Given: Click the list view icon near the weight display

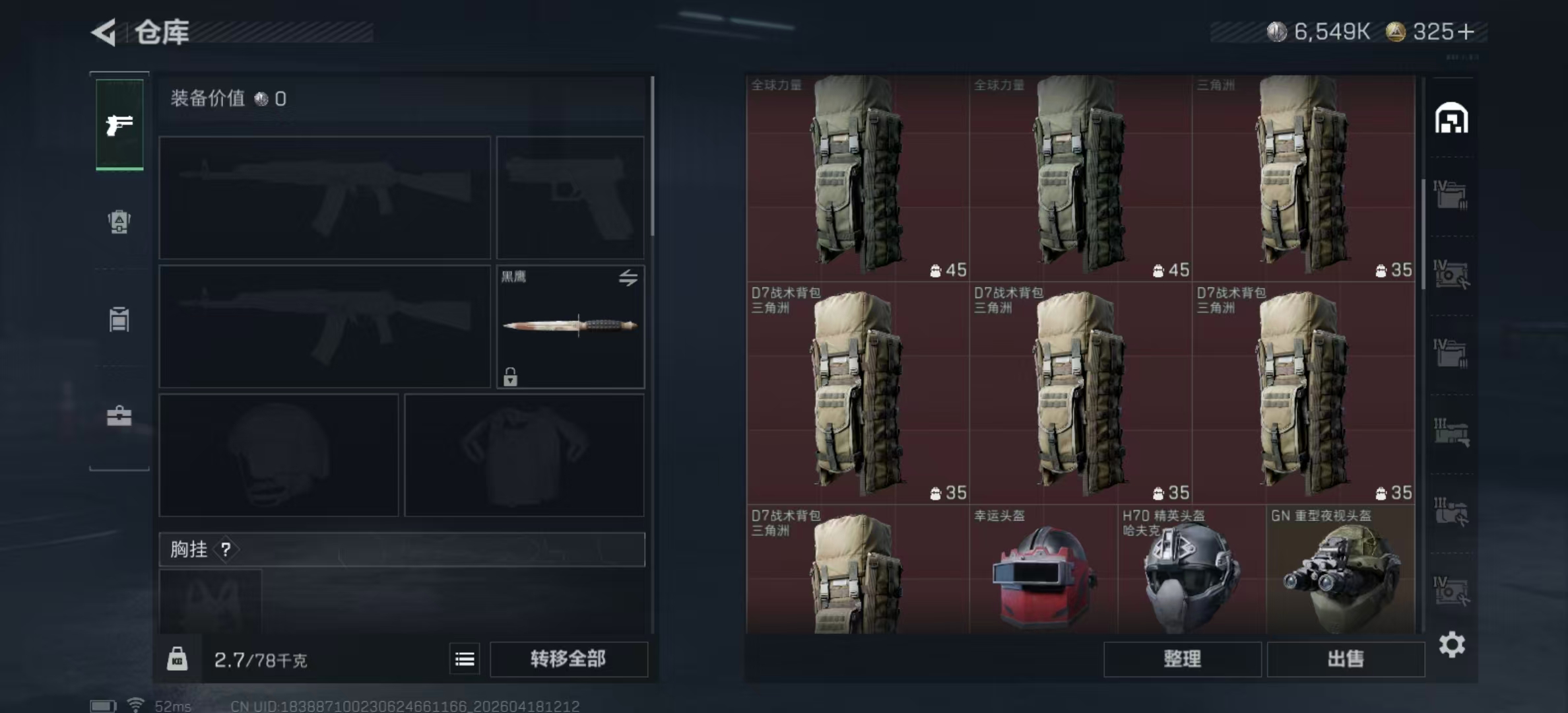Looking at the screenshot, I should (x=464, y=659).
